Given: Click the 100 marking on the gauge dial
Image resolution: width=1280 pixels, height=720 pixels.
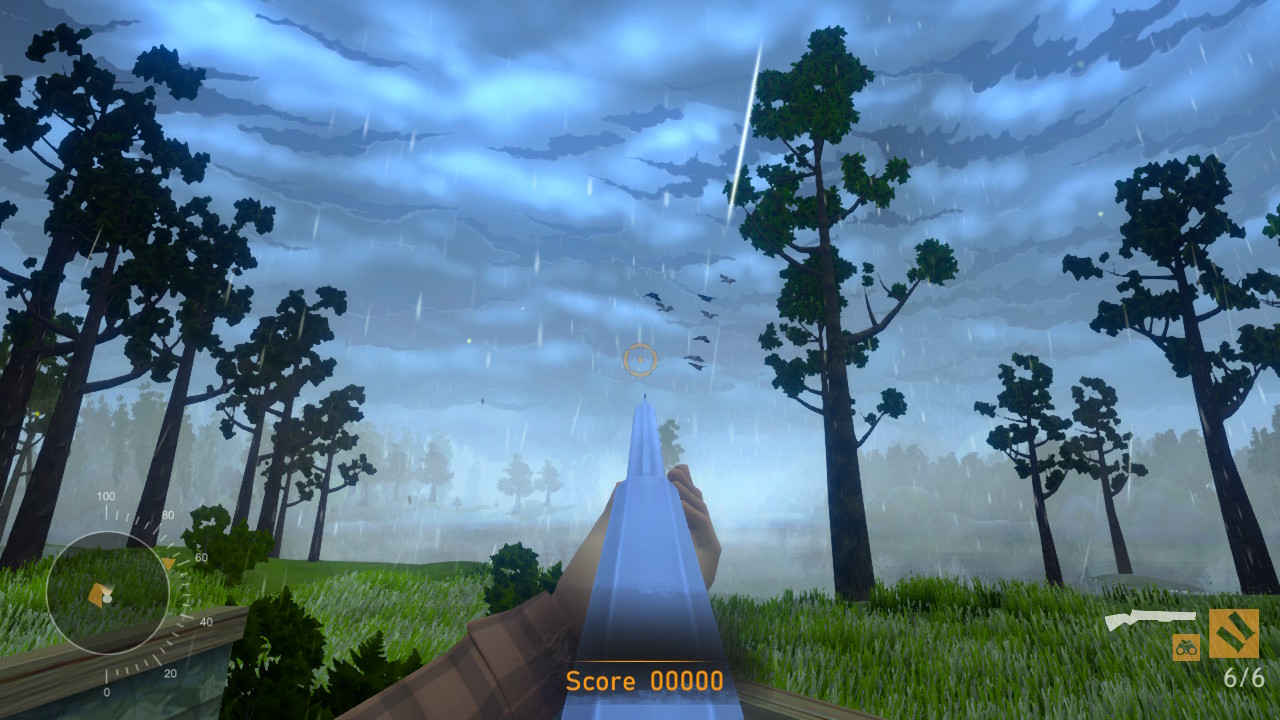Looking at the screenshot, I should click(x=106, y=496).
